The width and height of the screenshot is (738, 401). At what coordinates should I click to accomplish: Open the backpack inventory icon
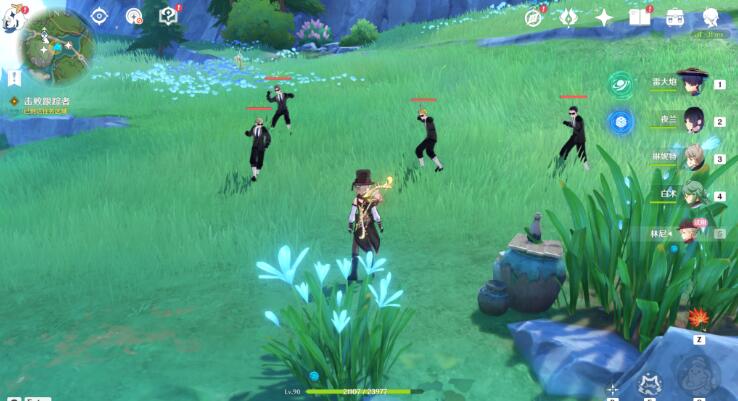(675, 16)
